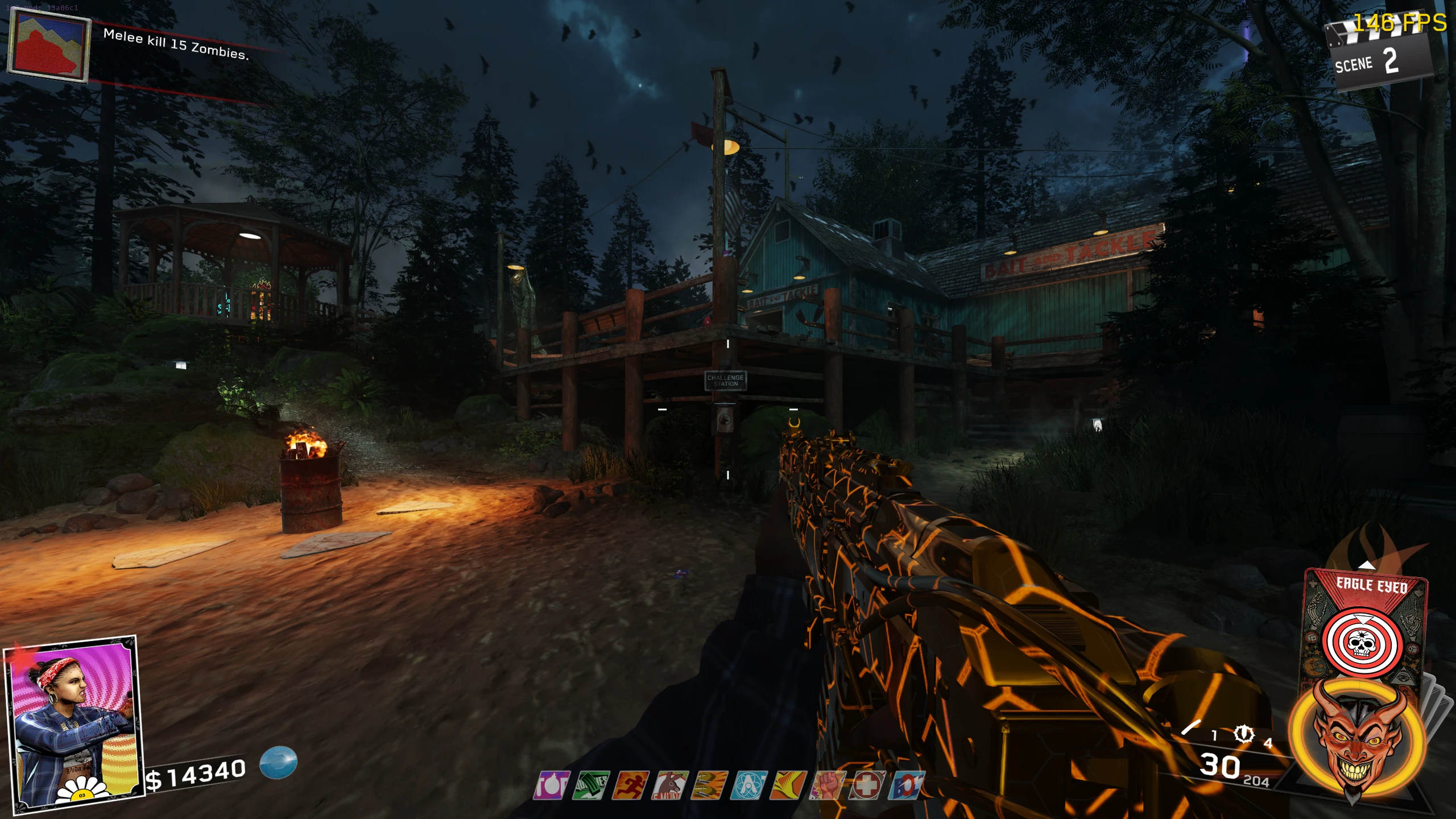Click the yellow slide-kick Slappy Taffy perk
This screenshot has width=1456, height=819.
pos(789,785)
